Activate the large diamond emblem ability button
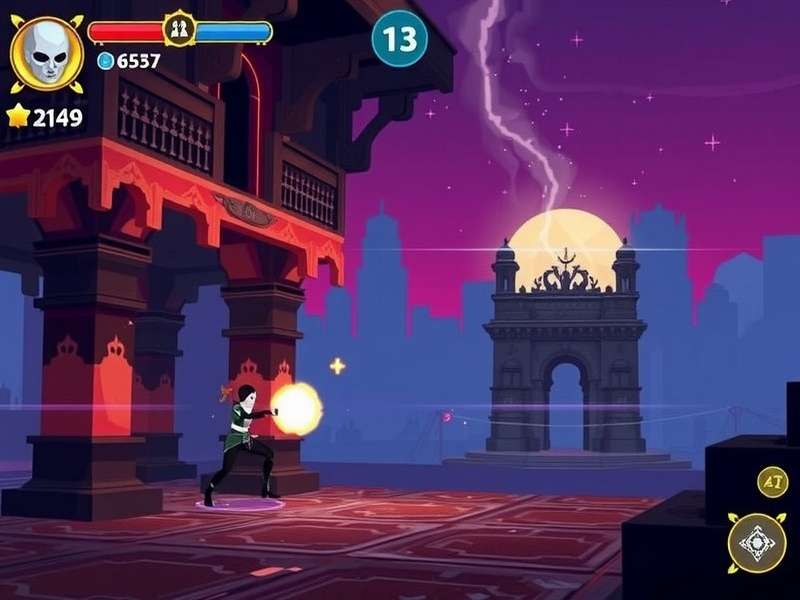Image resolution: width=800 pixels, height=600 pixels. 757,543
